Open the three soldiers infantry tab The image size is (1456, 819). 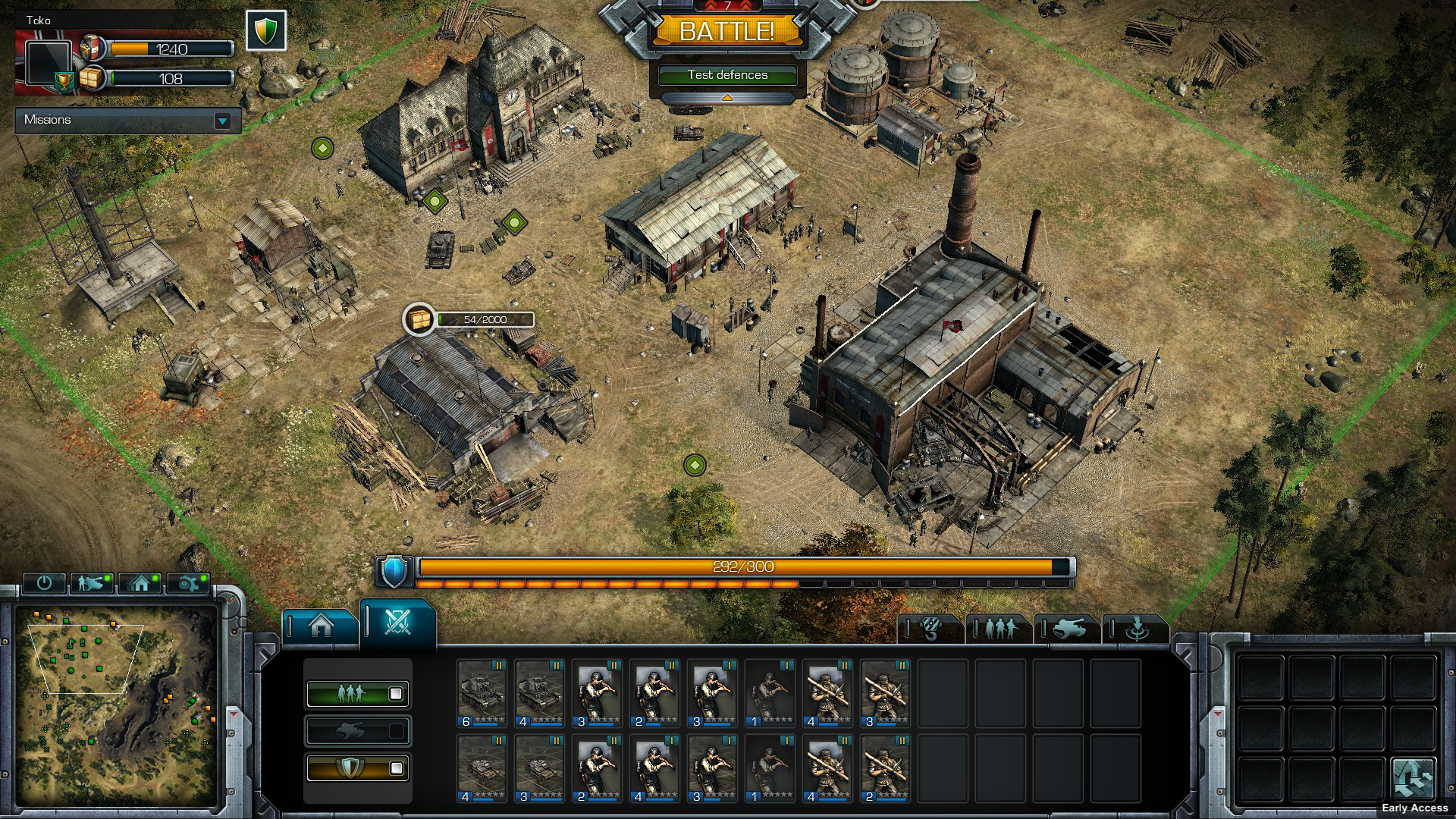pos(999,629)
